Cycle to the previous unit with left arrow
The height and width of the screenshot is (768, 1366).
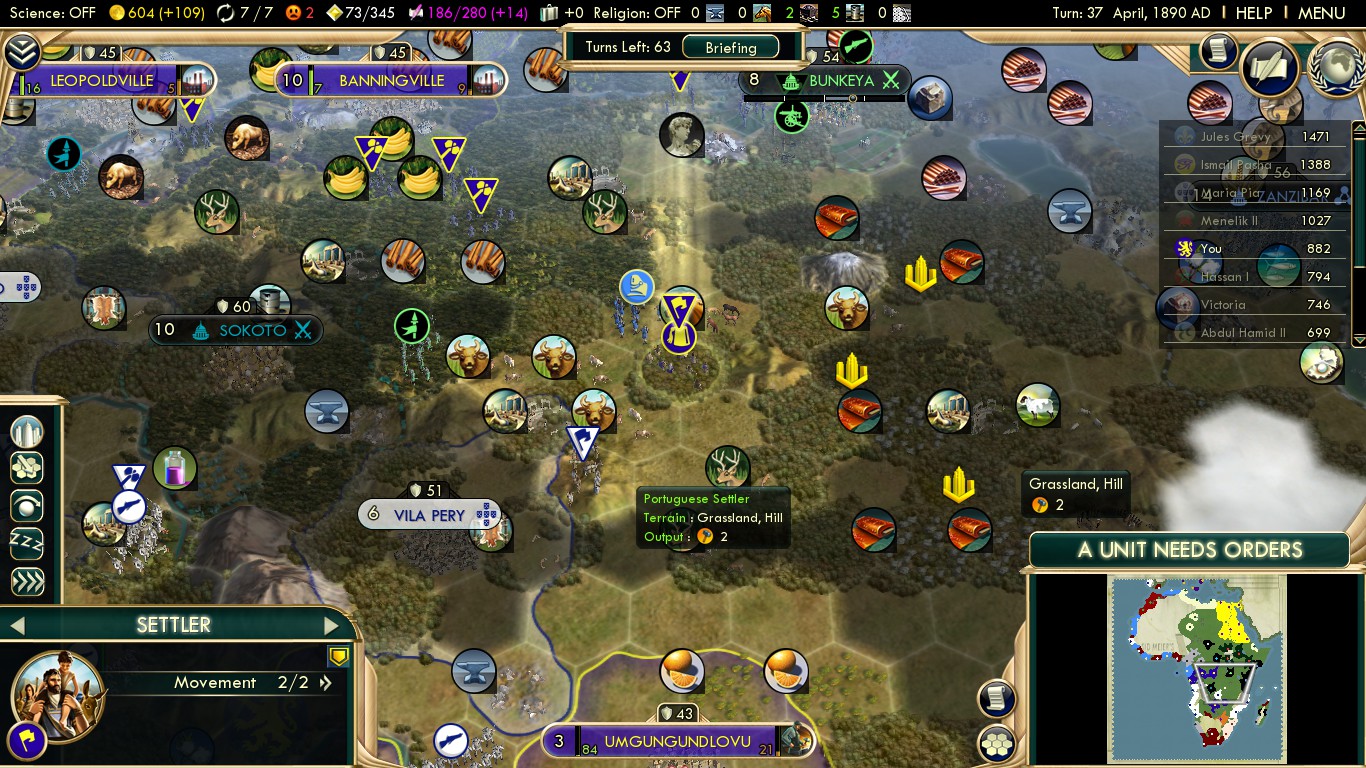pos(16,626)
